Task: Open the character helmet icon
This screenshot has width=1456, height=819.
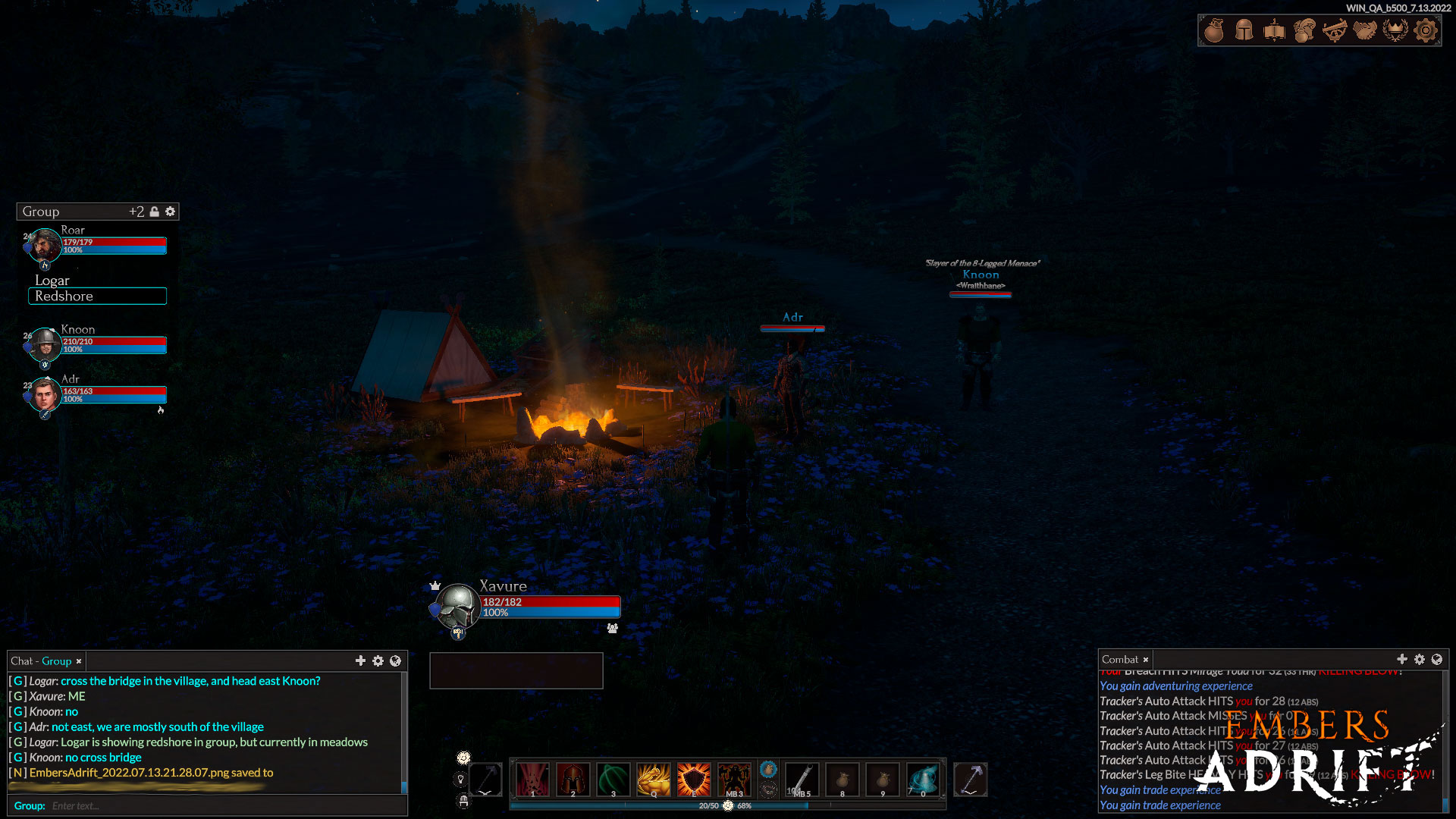Action: coord(1244,30)
